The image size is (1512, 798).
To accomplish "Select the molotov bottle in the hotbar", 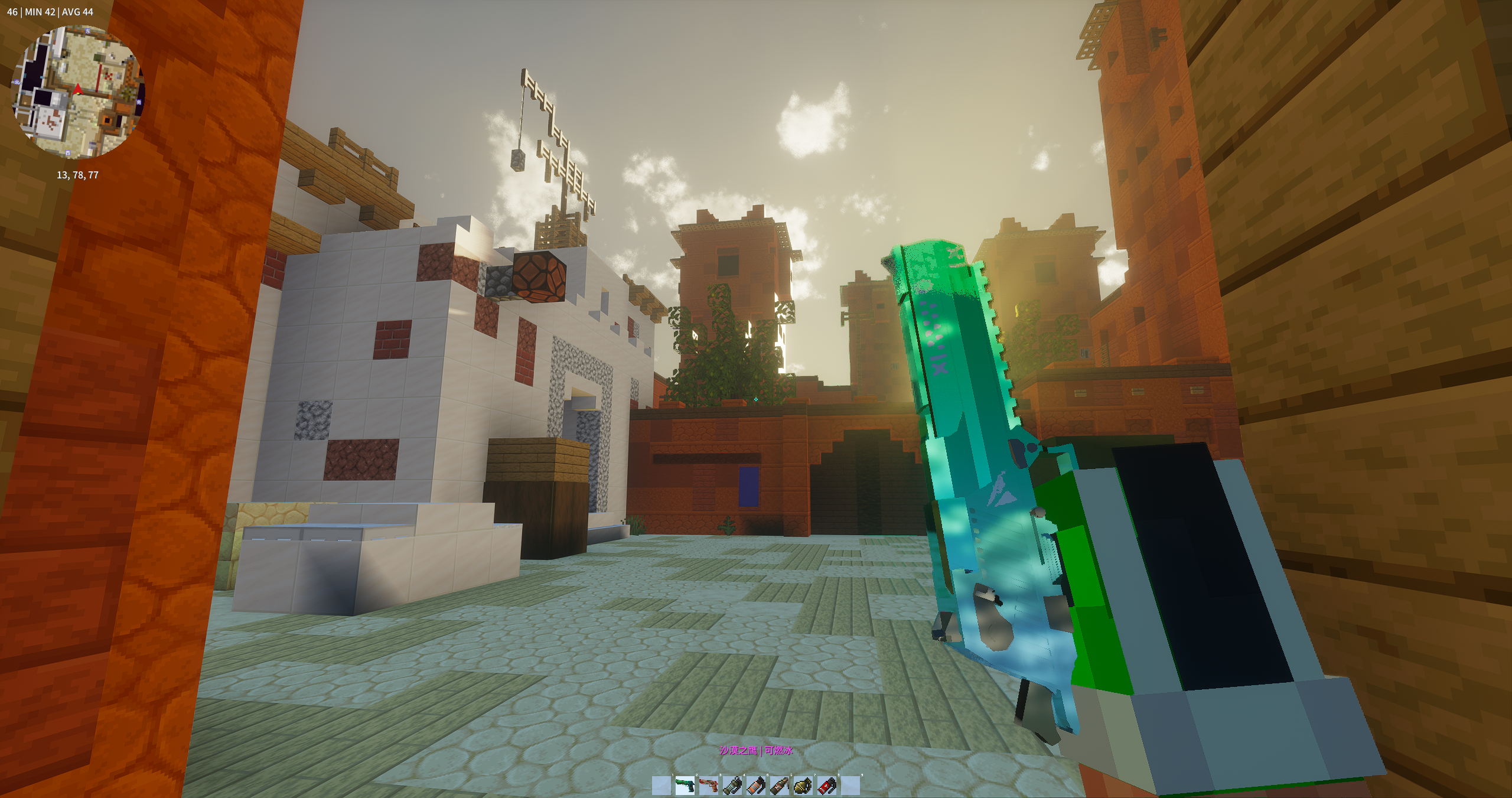I will (780, 786).
